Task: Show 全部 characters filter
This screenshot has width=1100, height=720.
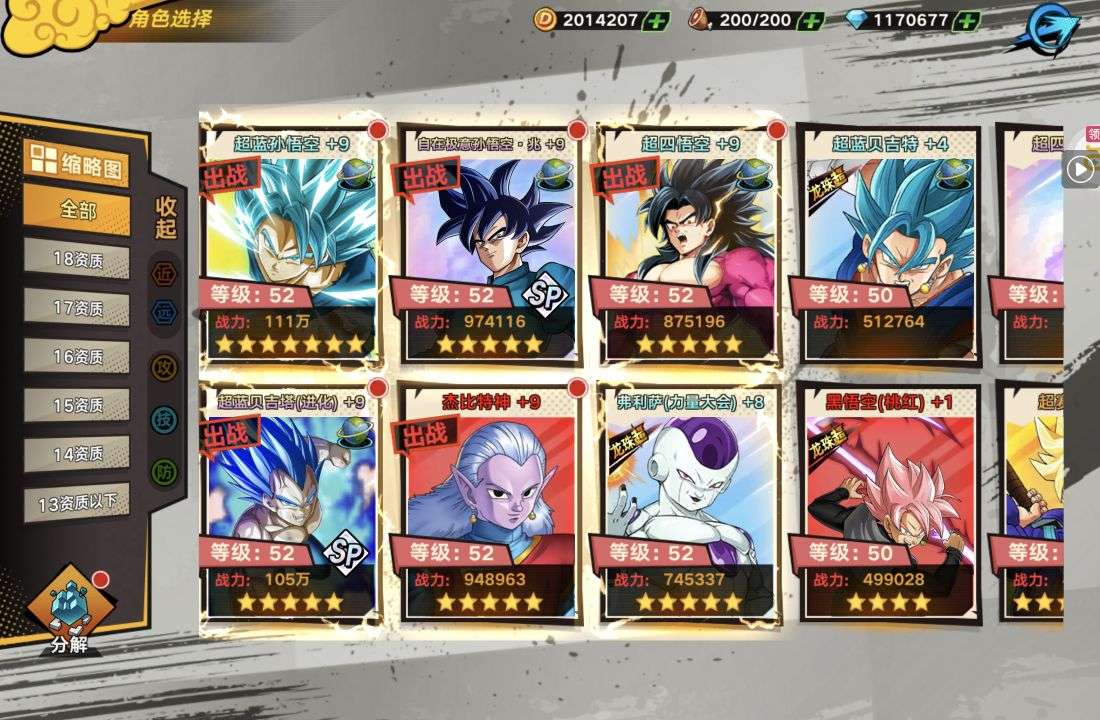Action: pyautogui.click(x=77, y=211)
